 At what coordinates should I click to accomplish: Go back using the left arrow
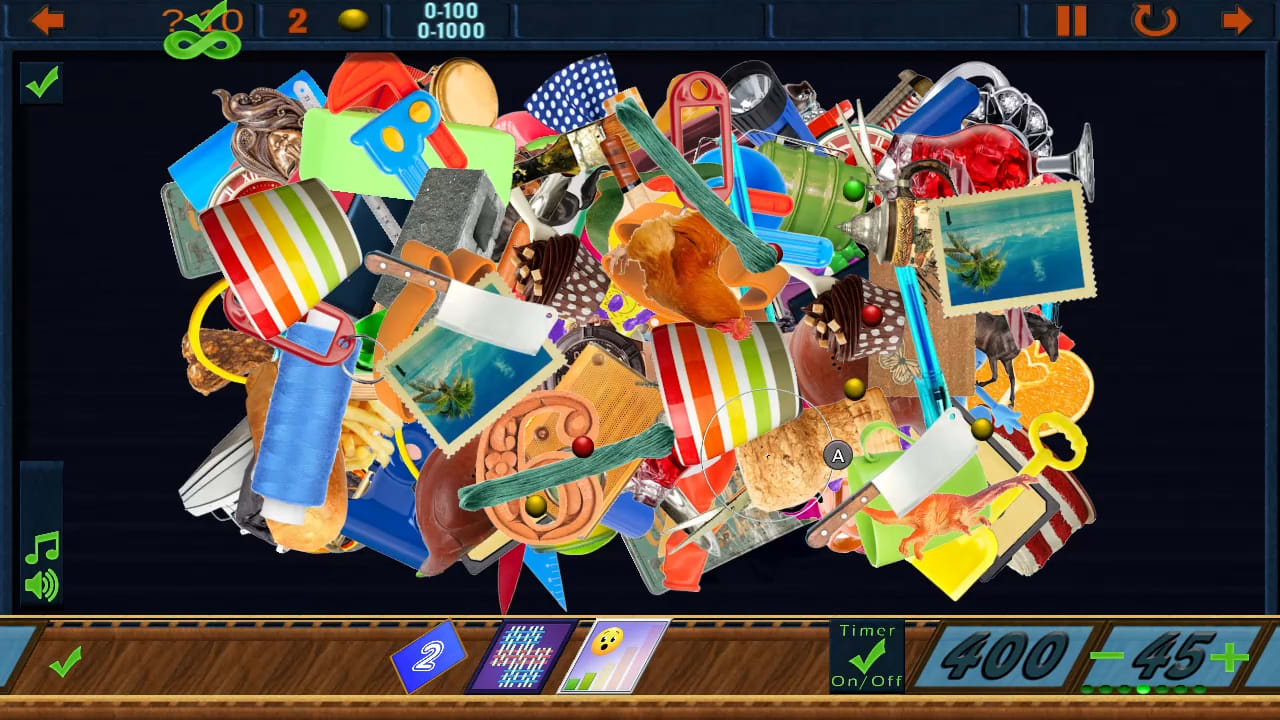(46, 20)
